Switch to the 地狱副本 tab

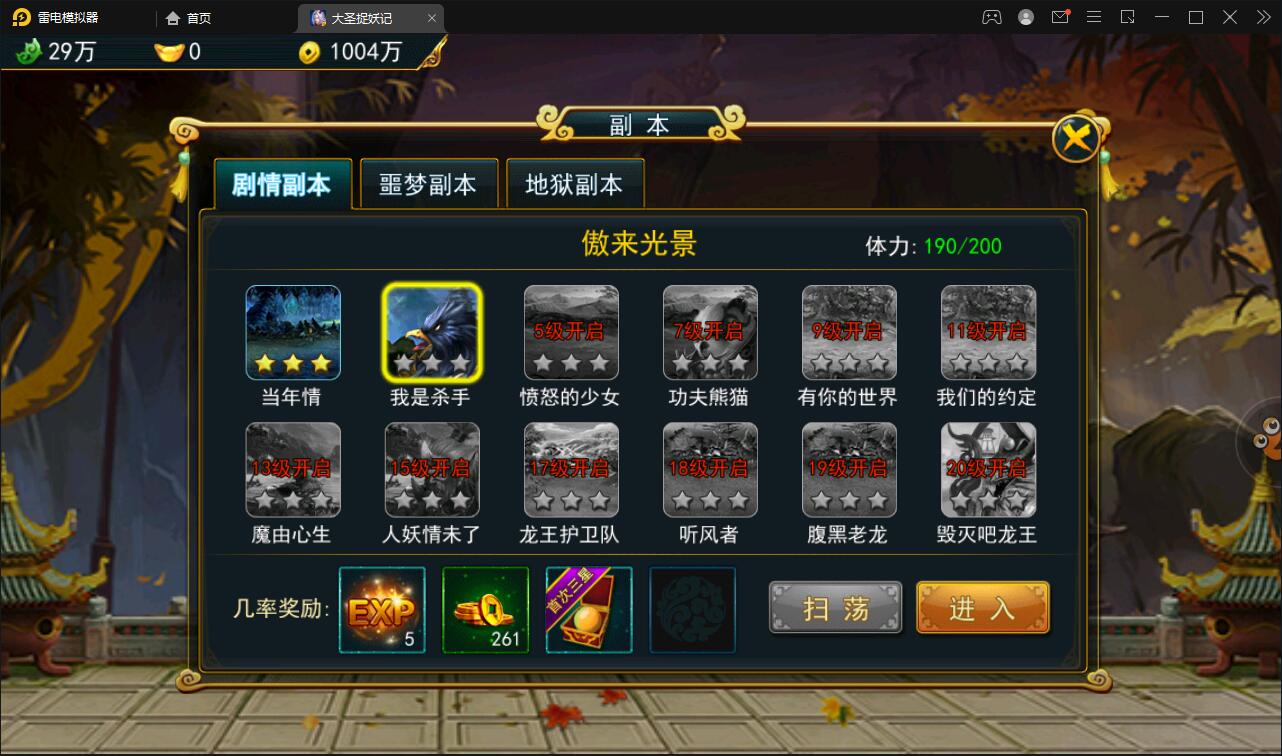coord(575,184)
